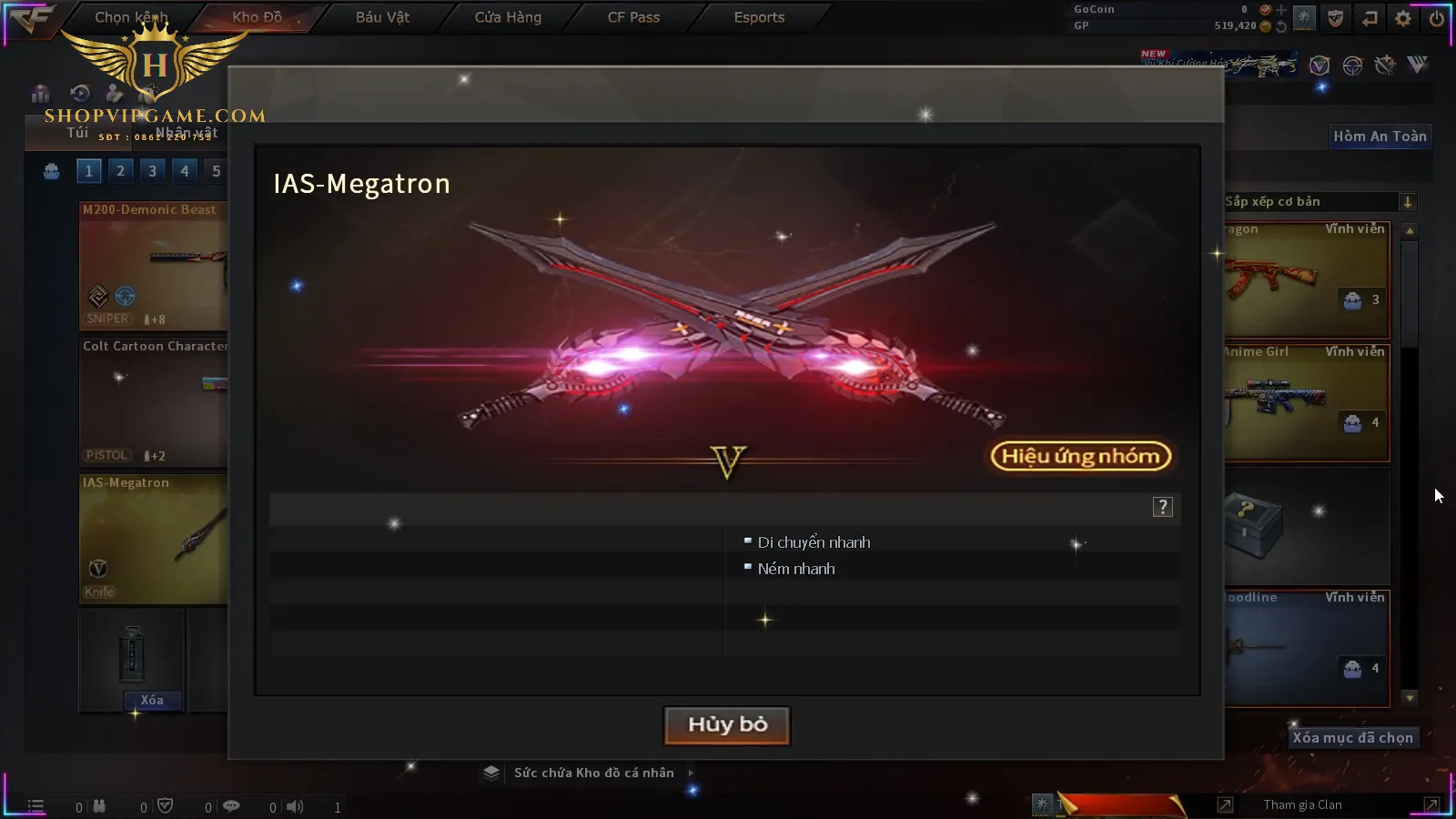Open the Kho Đồ tab

257,17
